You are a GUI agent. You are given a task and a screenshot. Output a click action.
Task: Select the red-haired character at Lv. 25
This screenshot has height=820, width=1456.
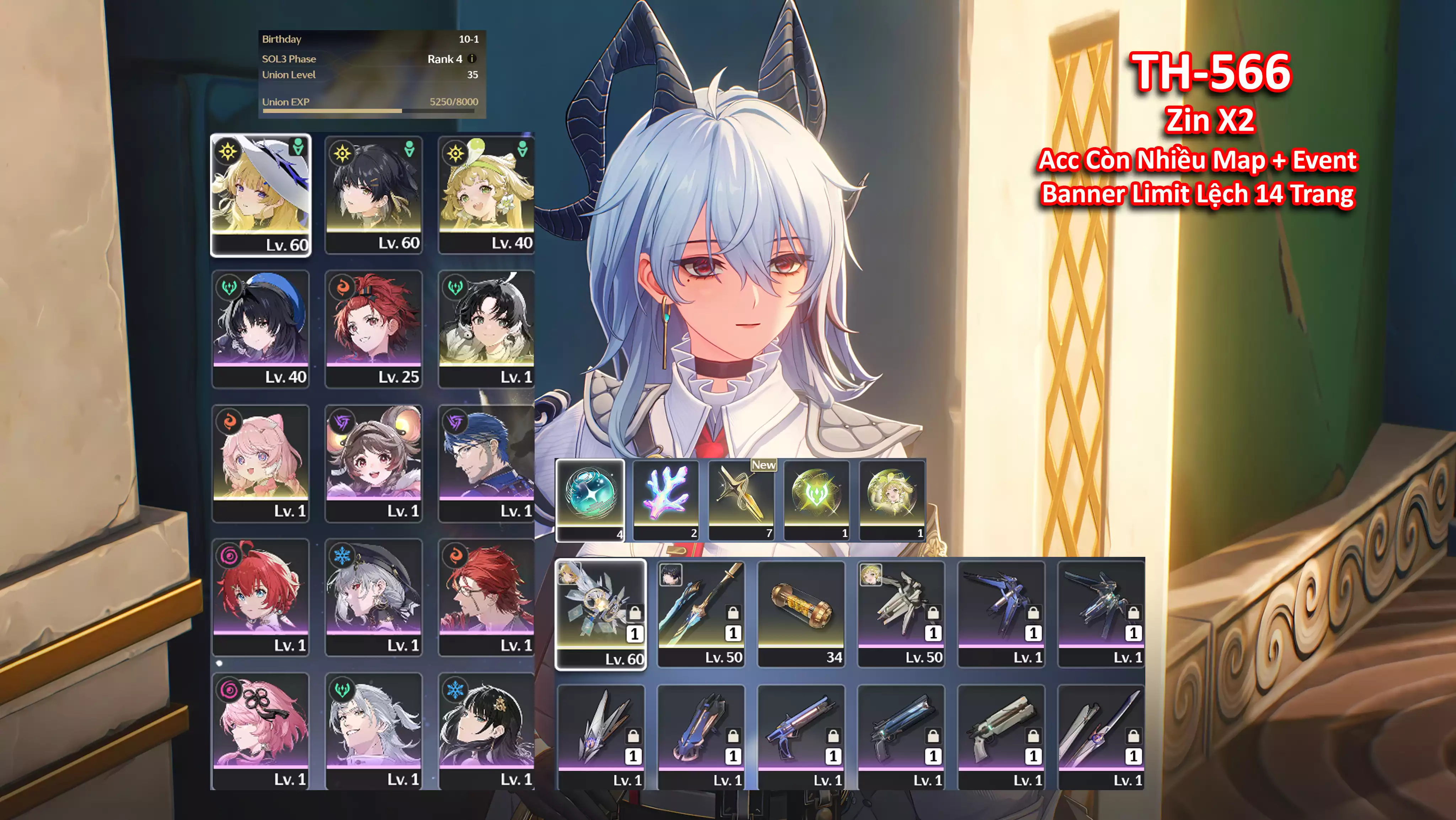(x=374, y=329)
